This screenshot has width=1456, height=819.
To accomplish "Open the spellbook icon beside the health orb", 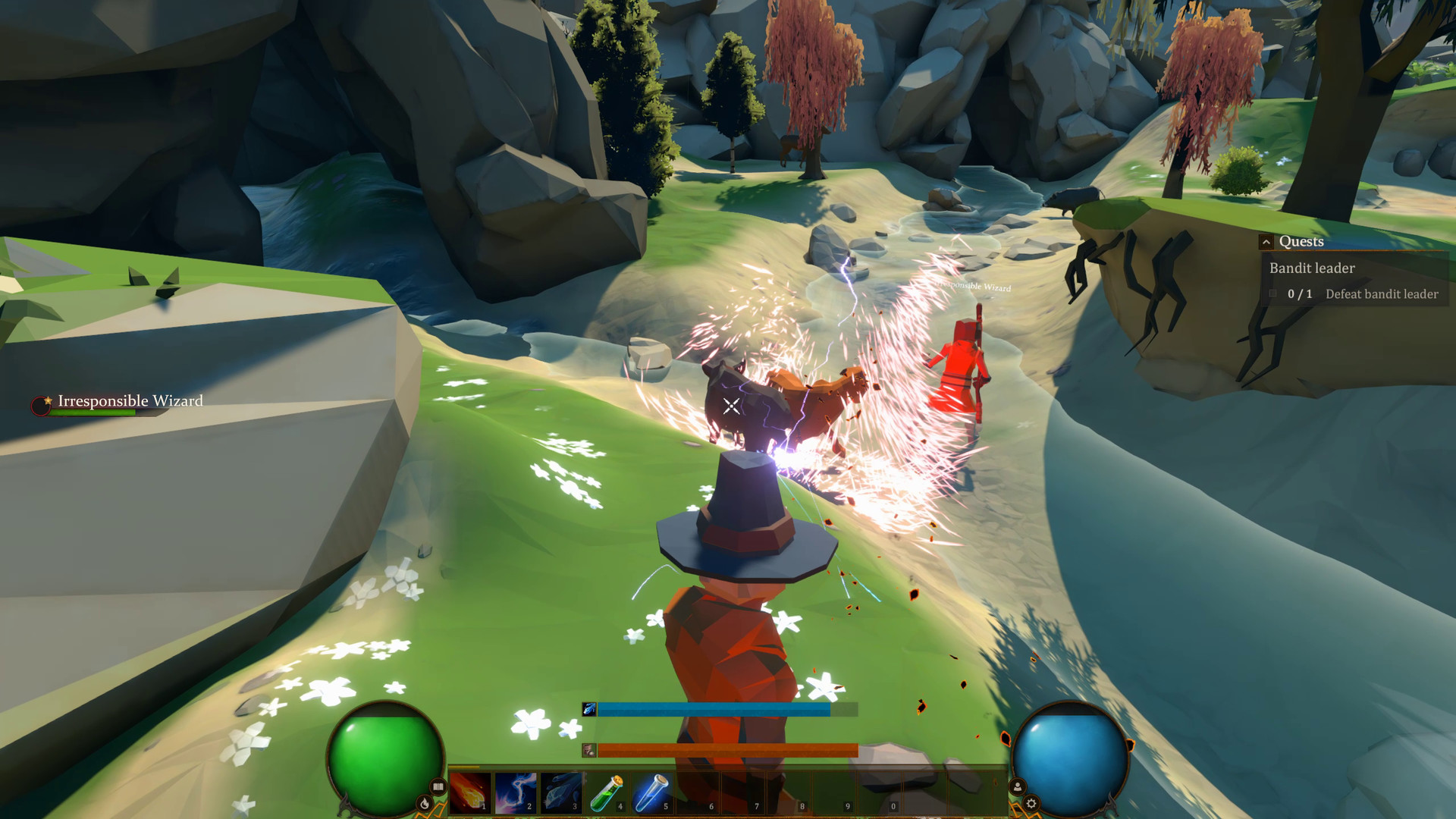I will click(x=437, y=786).
